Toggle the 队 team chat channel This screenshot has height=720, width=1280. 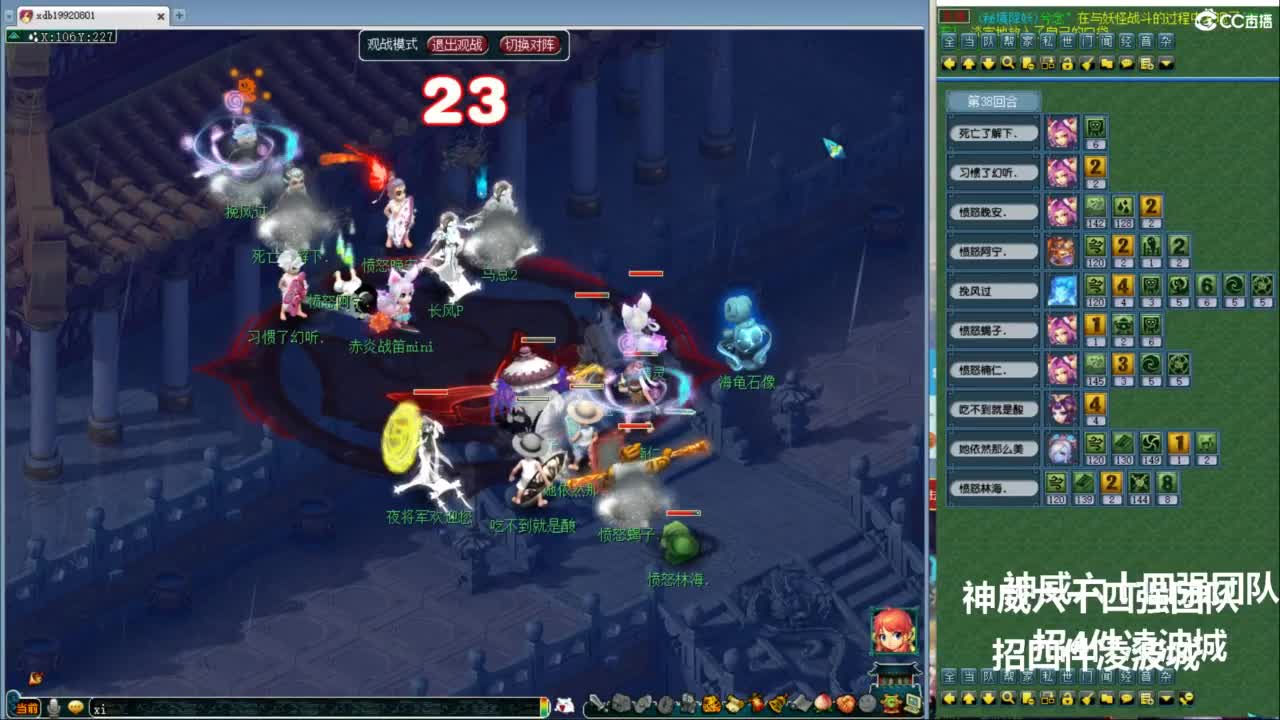(988, 41)
